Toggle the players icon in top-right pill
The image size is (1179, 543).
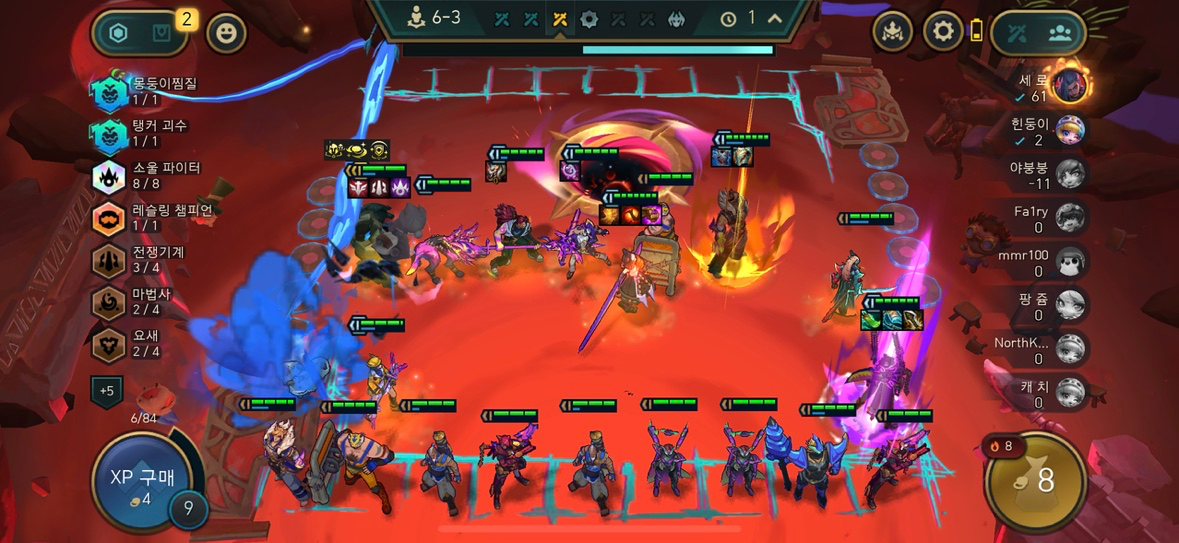(x=1060, y=32)
